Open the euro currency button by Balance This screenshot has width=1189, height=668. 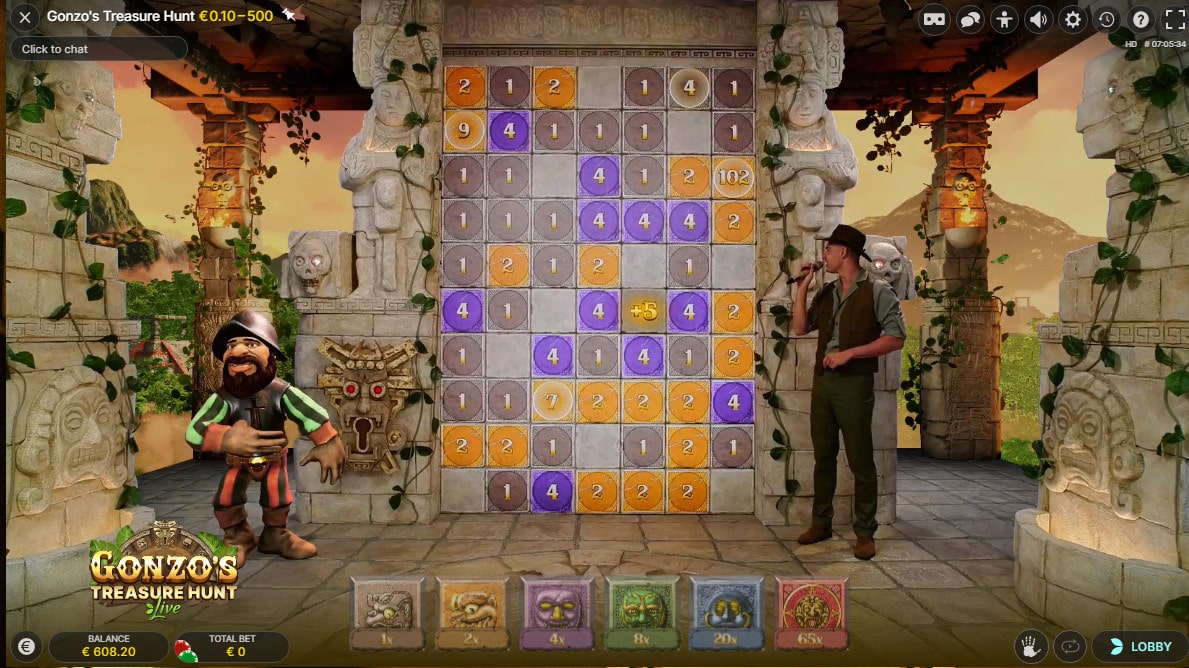coord(26,647)
